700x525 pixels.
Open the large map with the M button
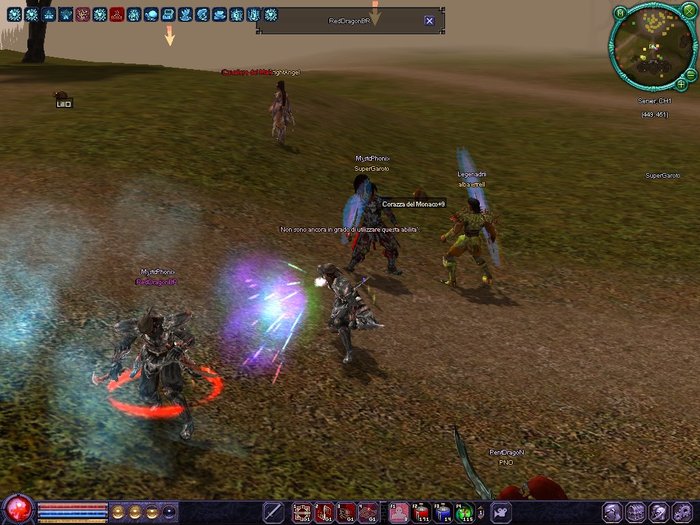tap(620, 11)
